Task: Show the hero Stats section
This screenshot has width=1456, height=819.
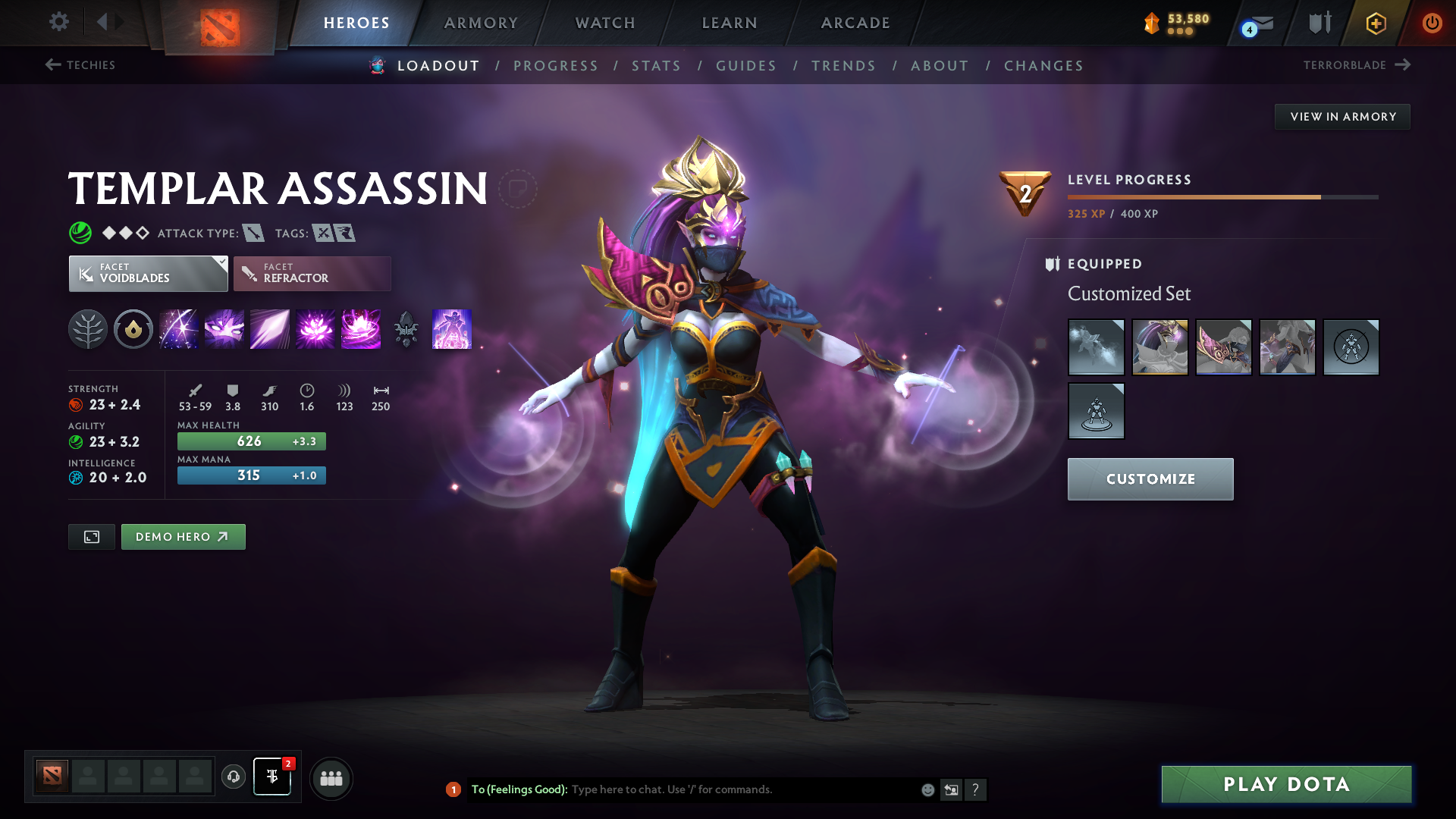Action: point(656,66)
